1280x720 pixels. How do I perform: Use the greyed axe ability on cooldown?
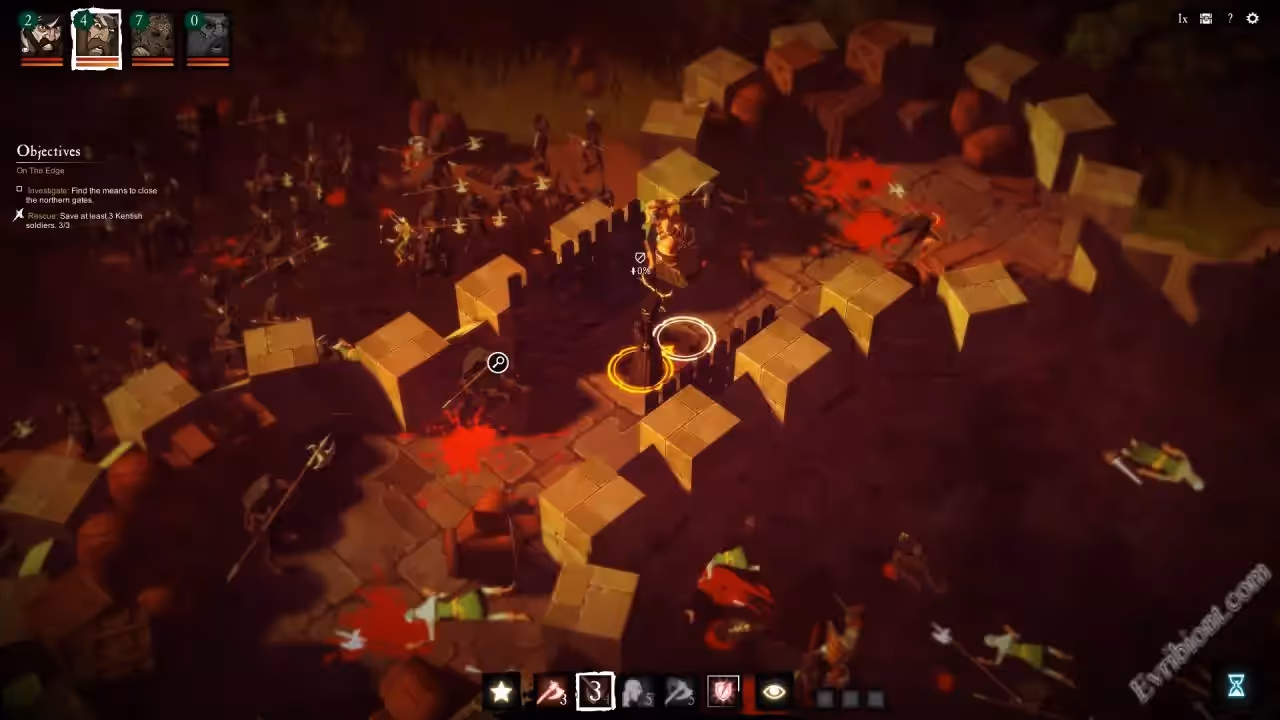679,691
